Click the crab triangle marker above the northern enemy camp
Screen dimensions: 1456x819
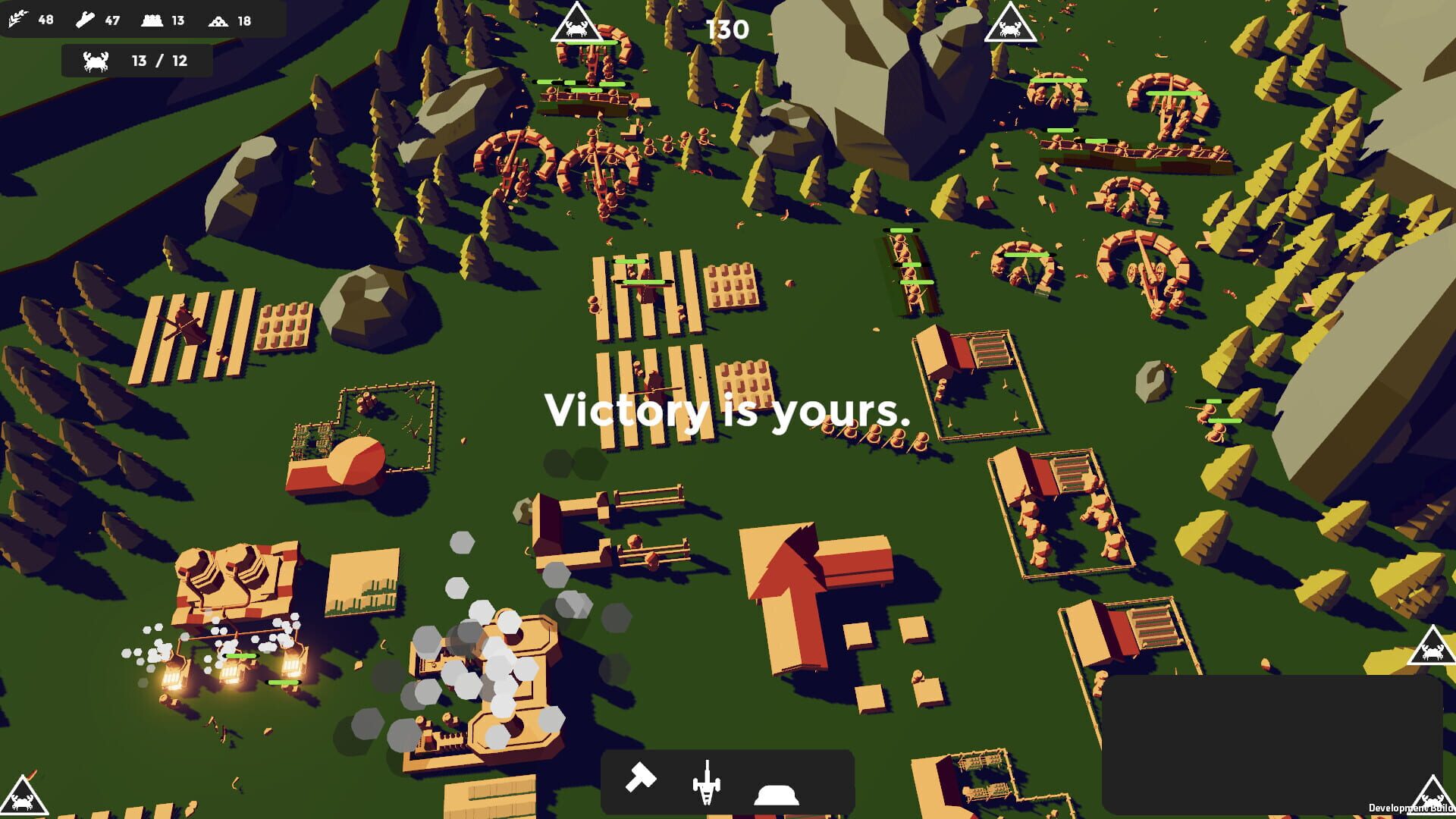576,24
